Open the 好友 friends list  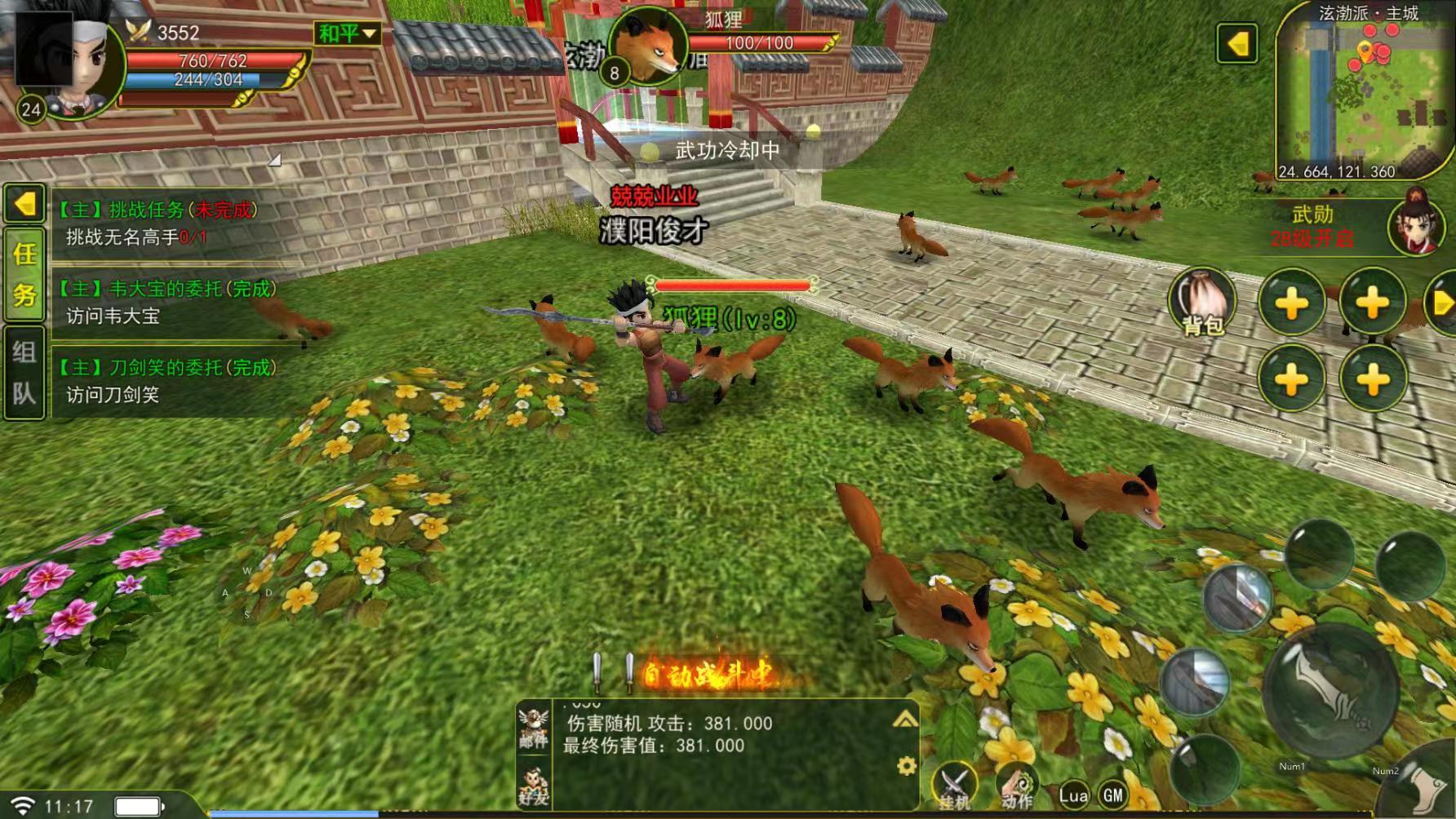tap(534, 785)
